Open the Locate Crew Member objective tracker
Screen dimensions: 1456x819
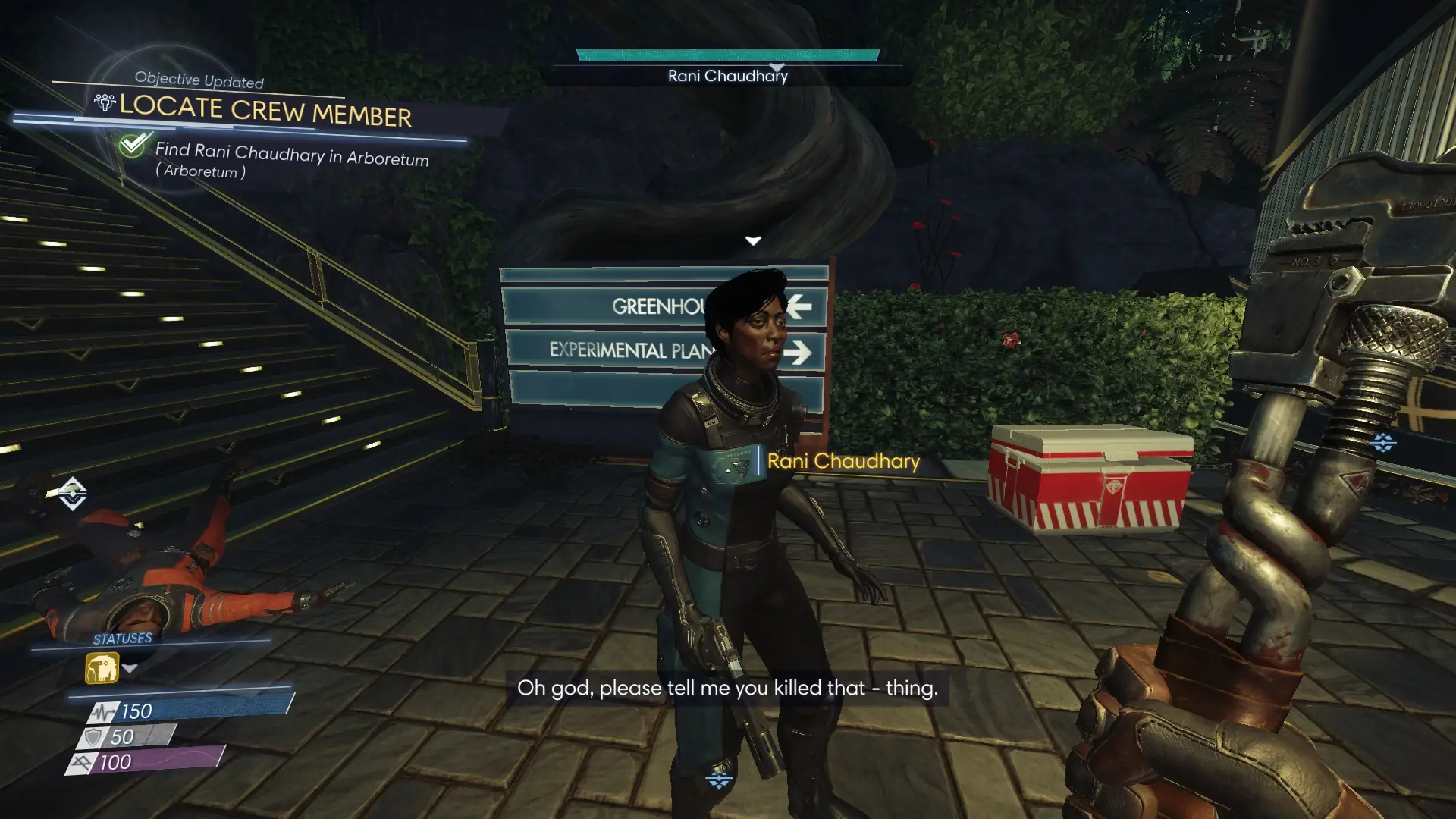click(265, 111)
